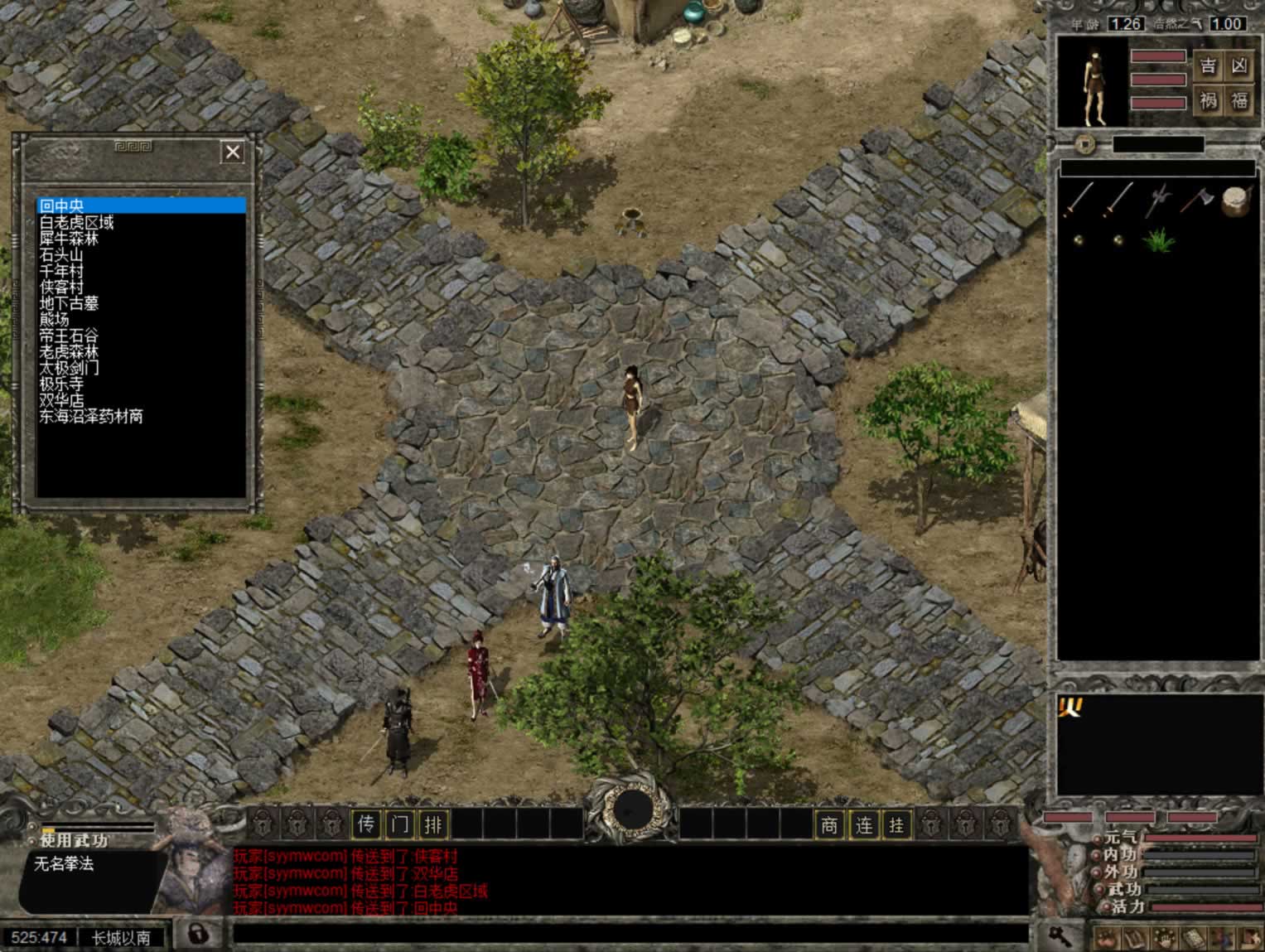Select the 地下古墓 destination
The width and height of the screenshot is (1265, 952).
pos(69,303)
